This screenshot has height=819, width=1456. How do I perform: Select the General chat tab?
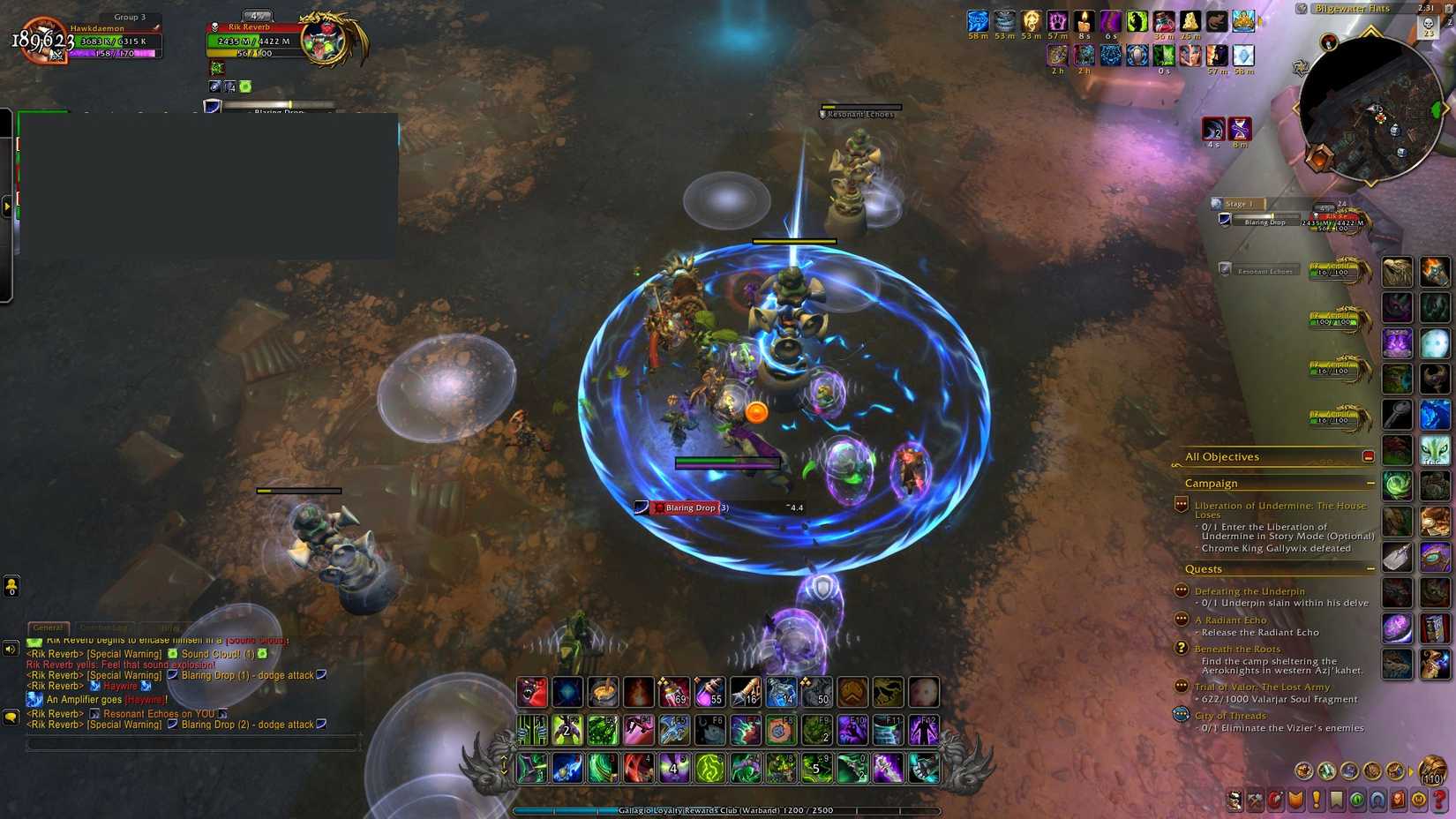coord(49,627)
